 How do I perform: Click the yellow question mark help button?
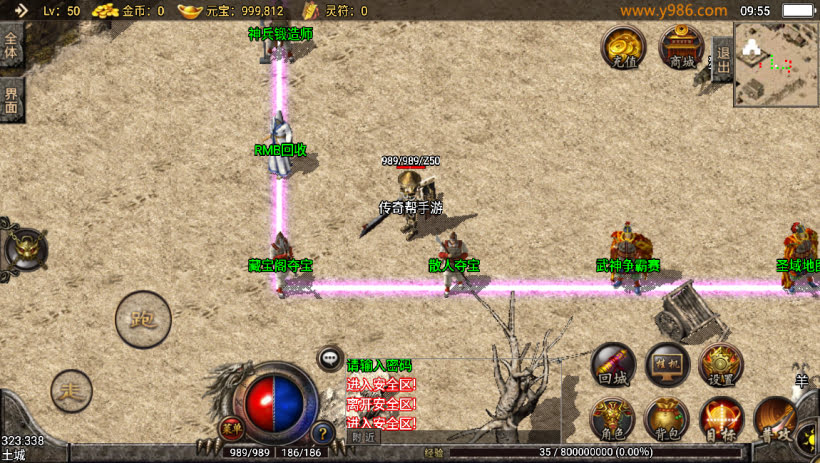tap(322, 433)
